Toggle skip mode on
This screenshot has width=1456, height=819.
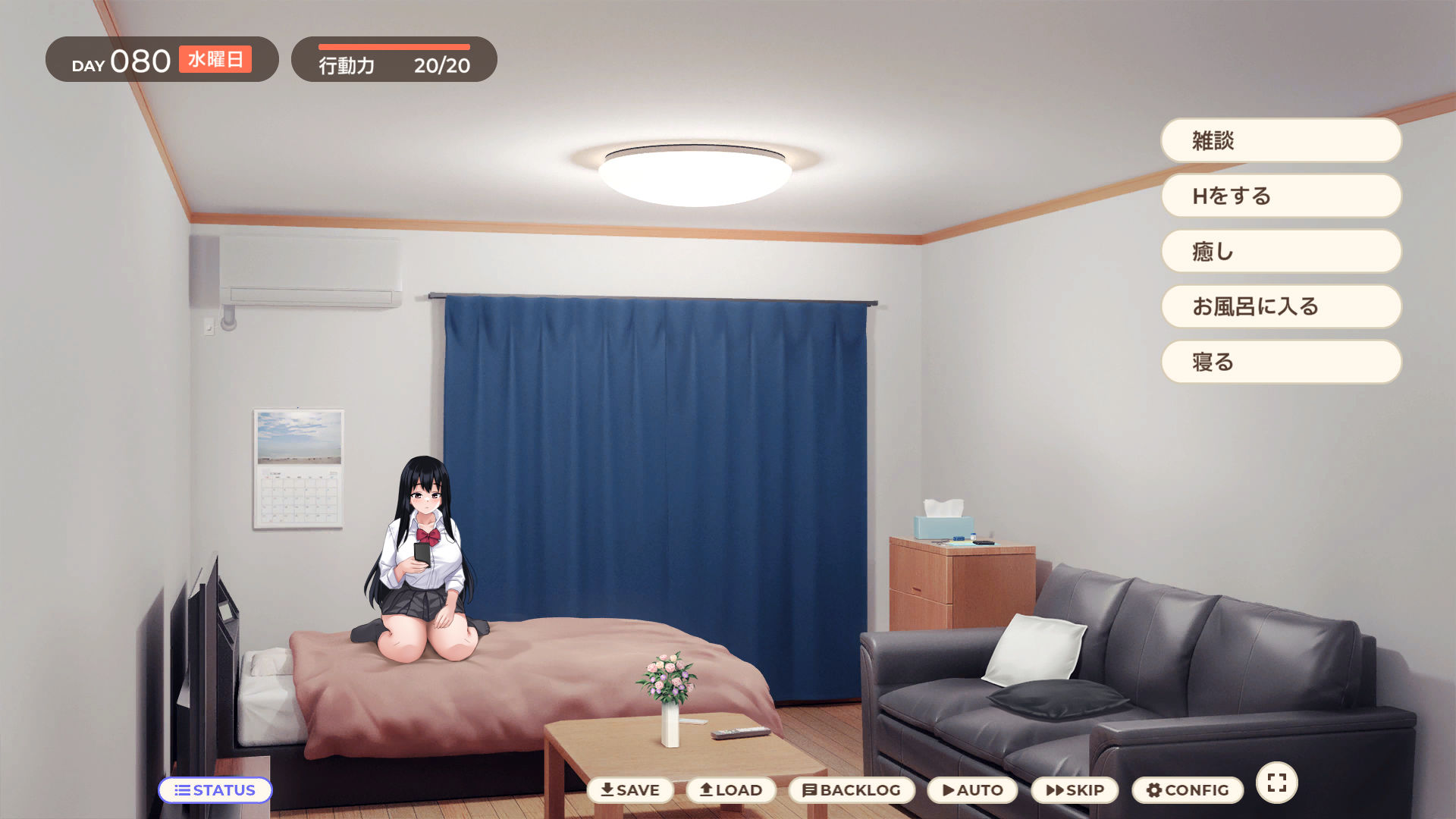[x=1075, y=789]
